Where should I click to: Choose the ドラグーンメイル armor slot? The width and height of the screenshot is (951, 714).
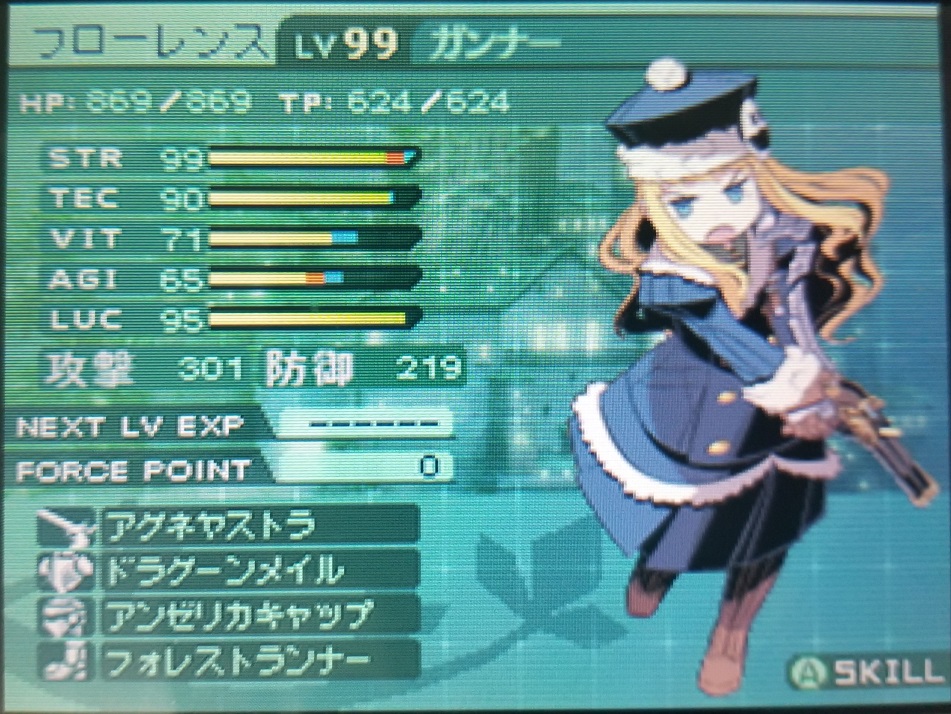pyautogui.click(x=257, y=569)
